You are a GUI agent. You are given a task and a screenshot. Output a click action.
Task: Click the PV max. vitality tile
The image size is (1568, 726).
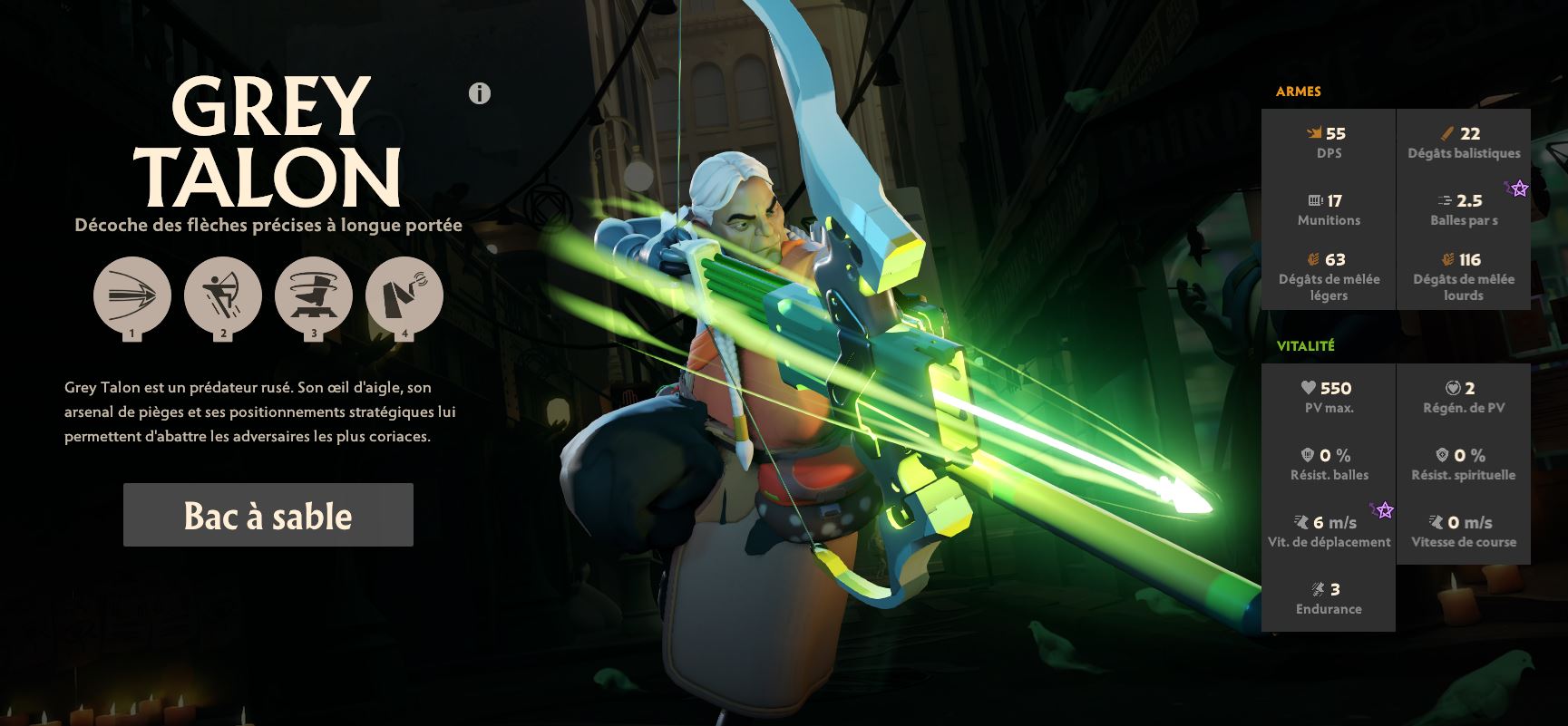click(1329, 397)
